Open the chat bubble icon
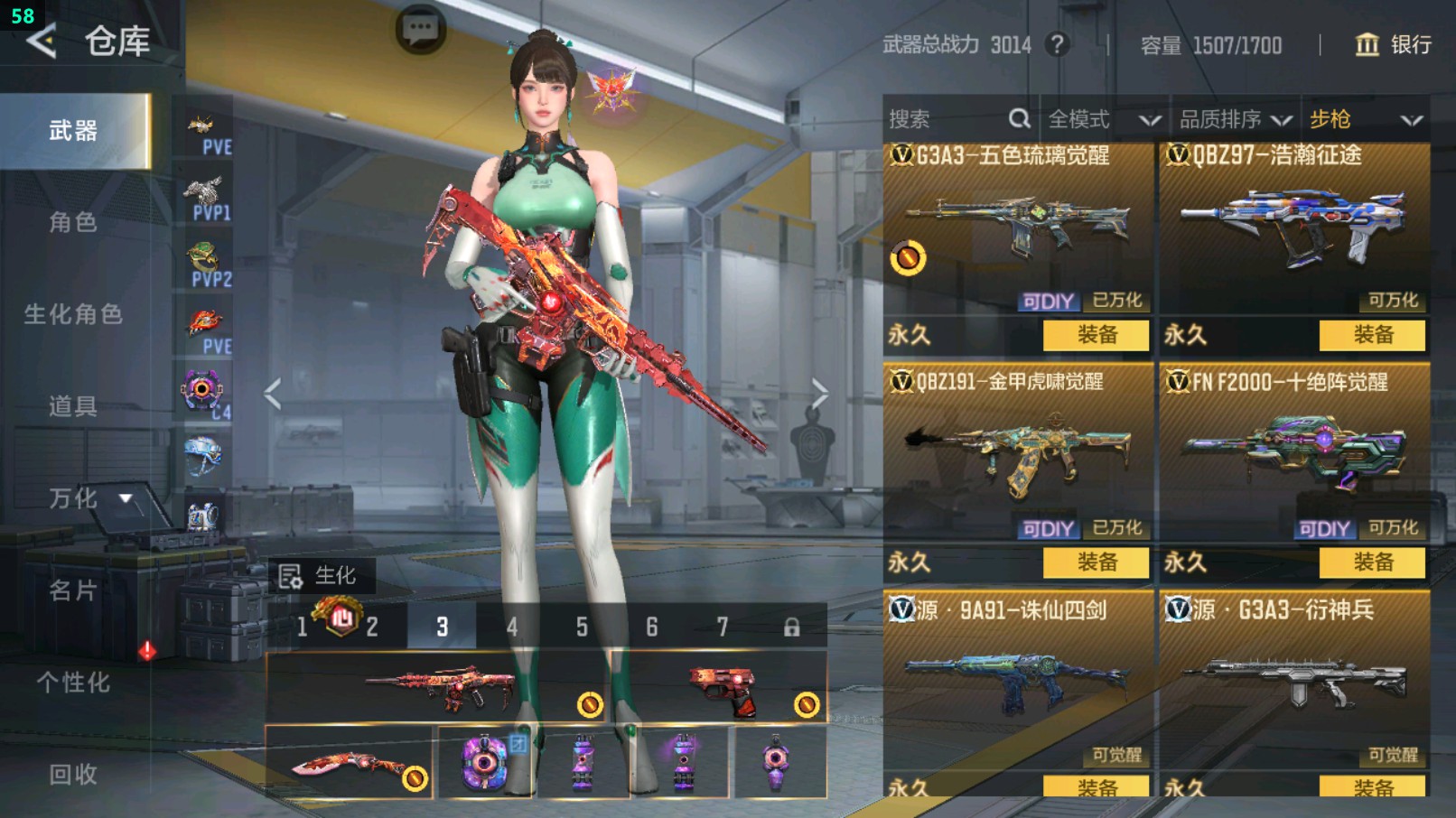 click(421, 31)
